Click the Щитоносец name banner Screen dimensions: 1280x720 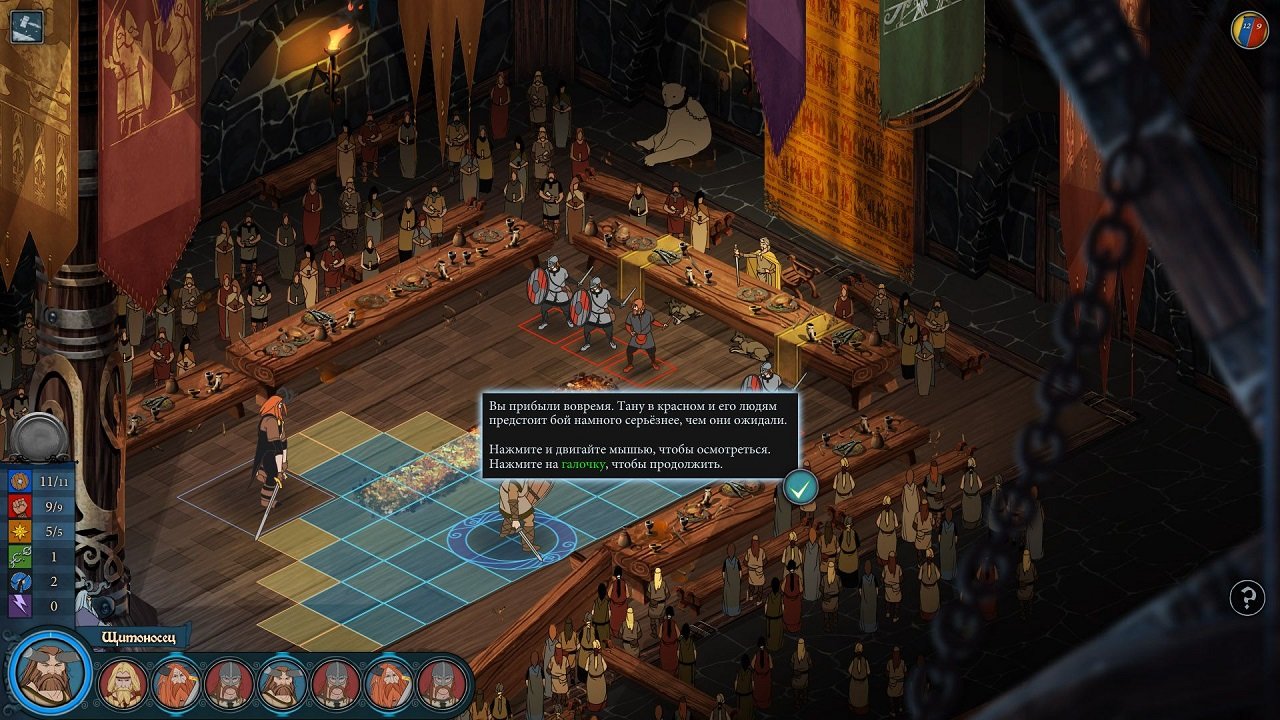pyautogui.click(x=140, y=635)
